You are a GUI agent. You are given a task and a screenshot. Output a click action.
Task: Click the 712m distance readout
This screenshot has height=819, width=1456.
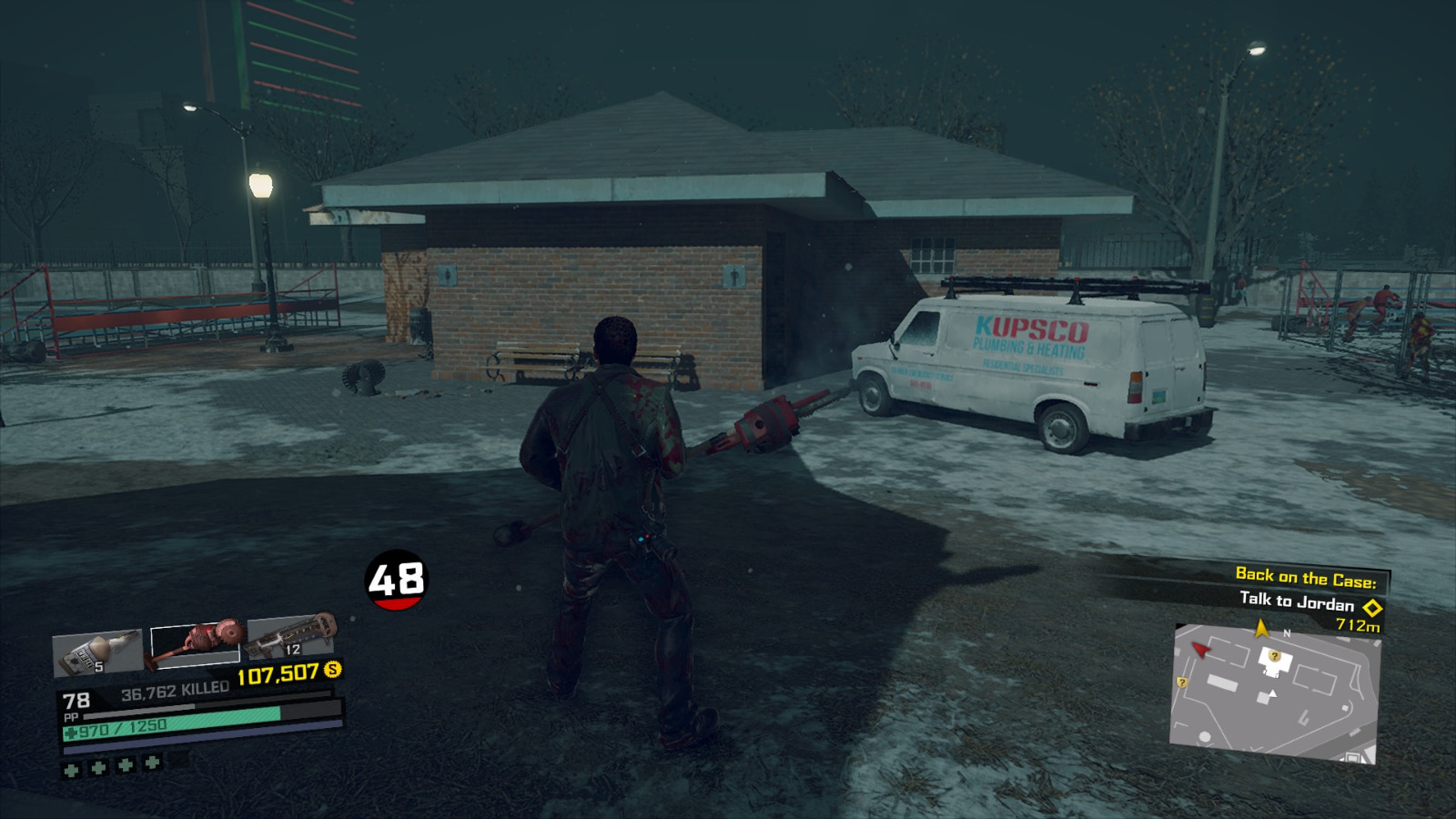pyautogui.click(x=1358, y=626)
